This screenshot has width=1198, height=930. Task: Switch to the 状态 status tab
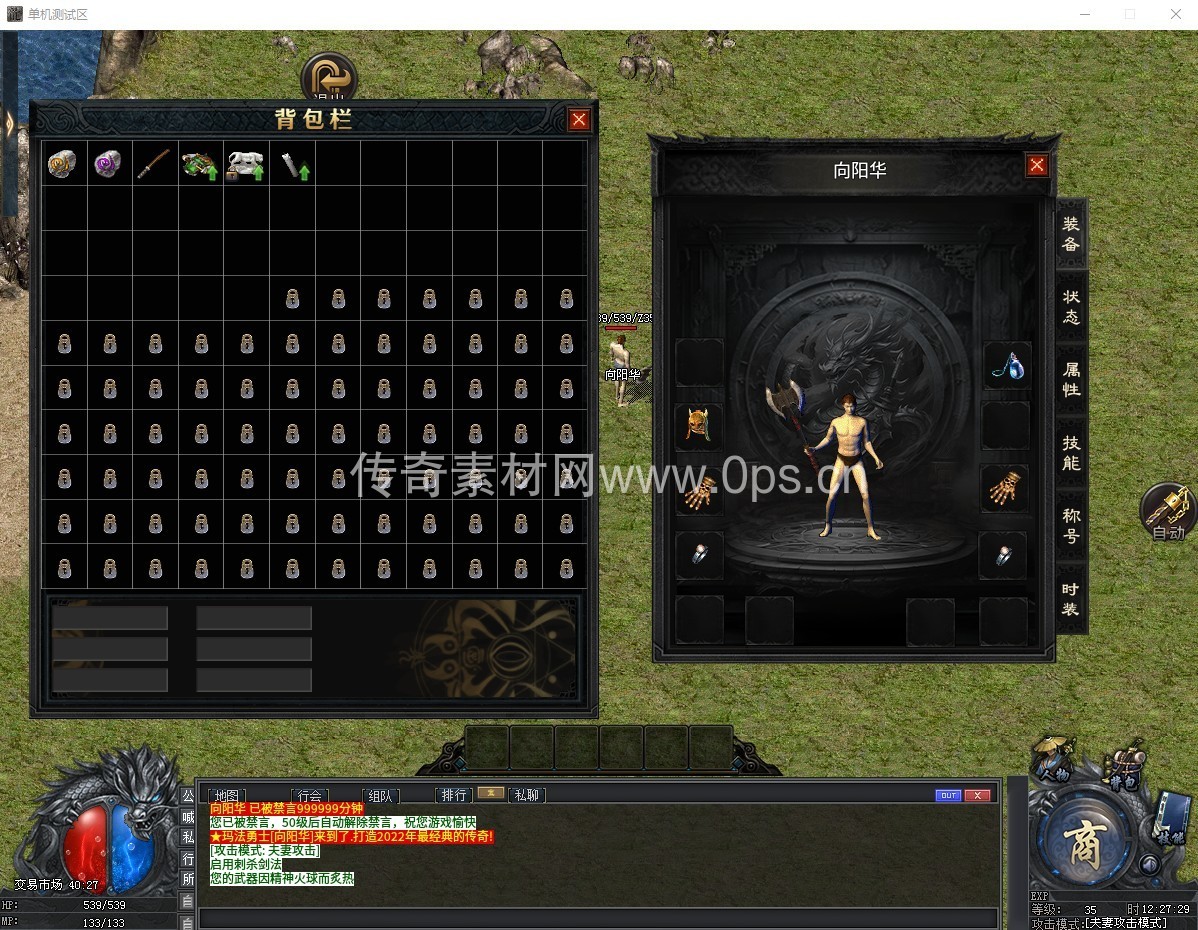click(1071, 307)
